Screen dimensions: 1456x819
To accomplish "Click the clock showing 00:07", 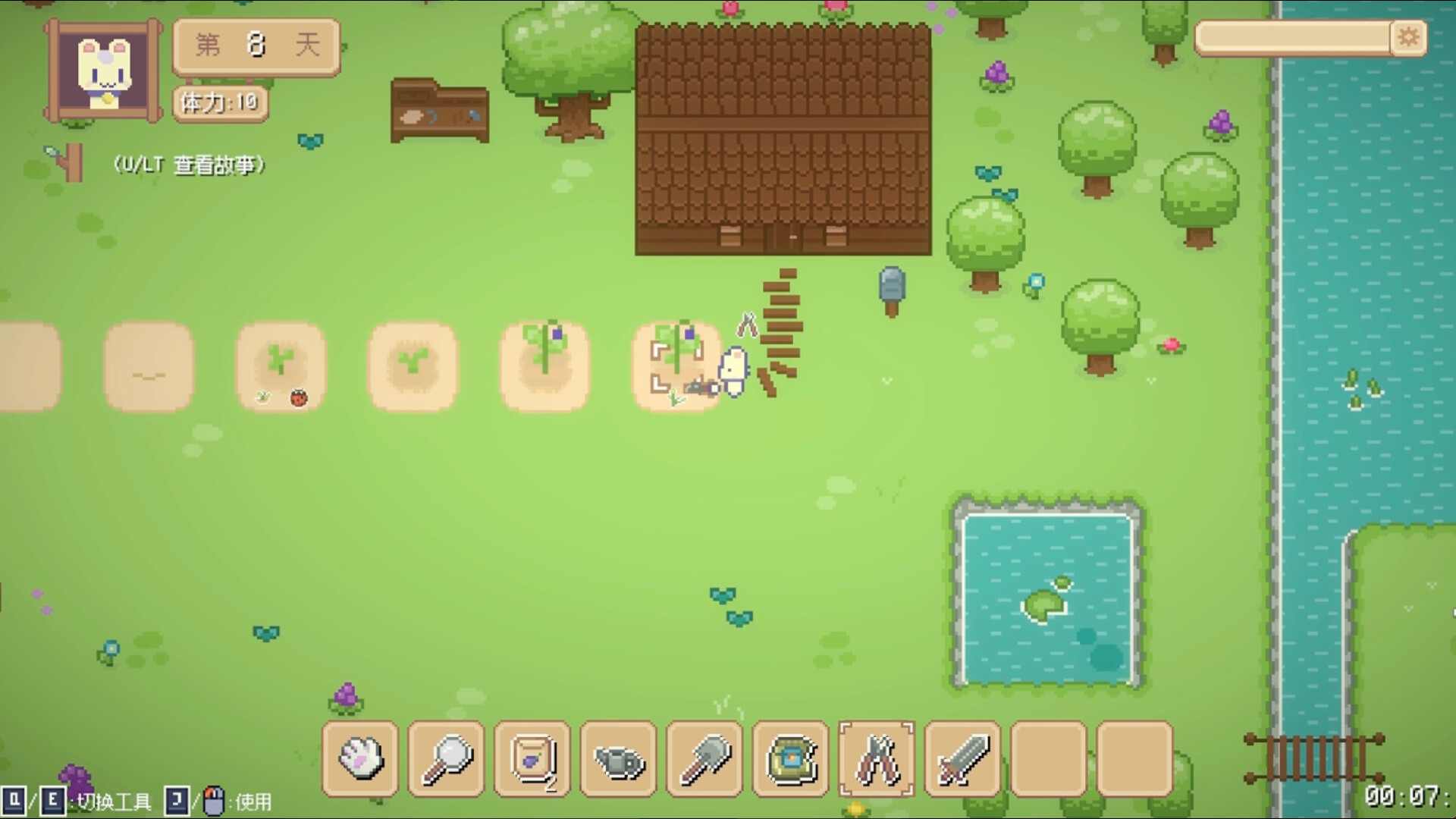I will 1409,798.
